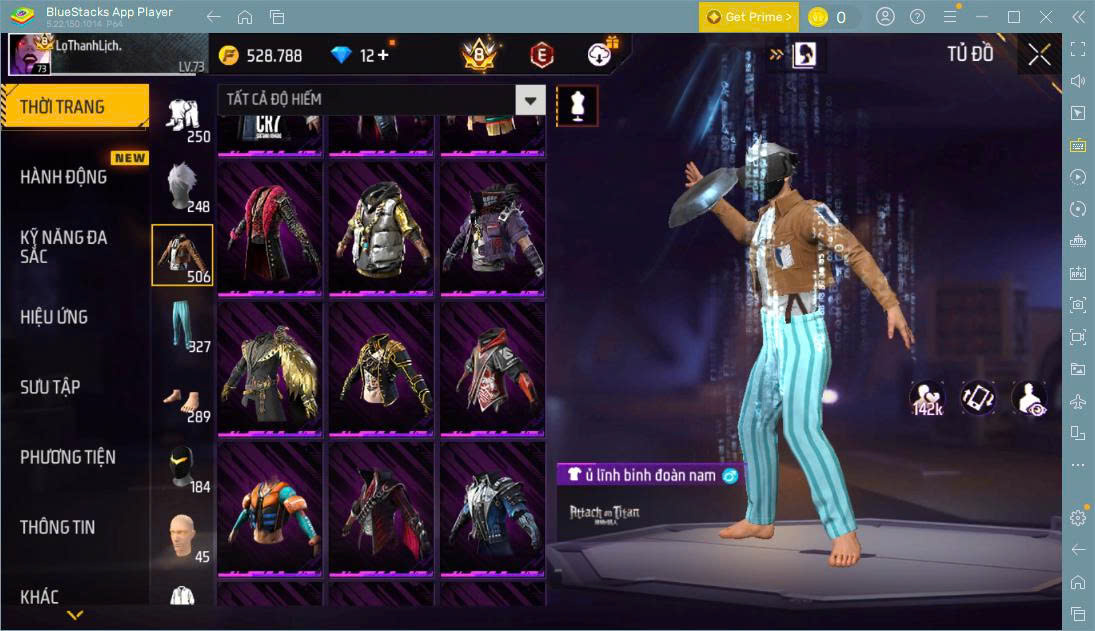The height and width of the screenshot is (631, 1095).
Task: Add diamonds with the plus button
Action: click(384, 56)
